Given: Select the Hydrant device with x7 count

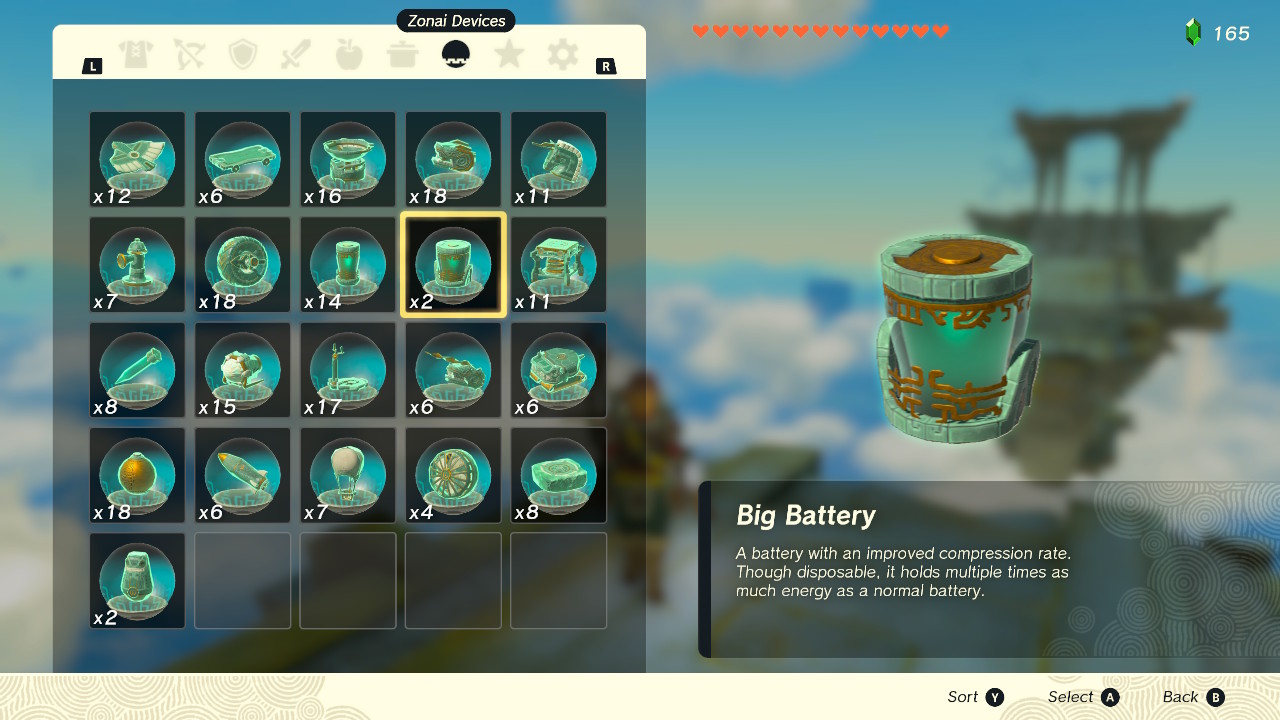Looking at the screenshot, I should [x=137, y=264].
